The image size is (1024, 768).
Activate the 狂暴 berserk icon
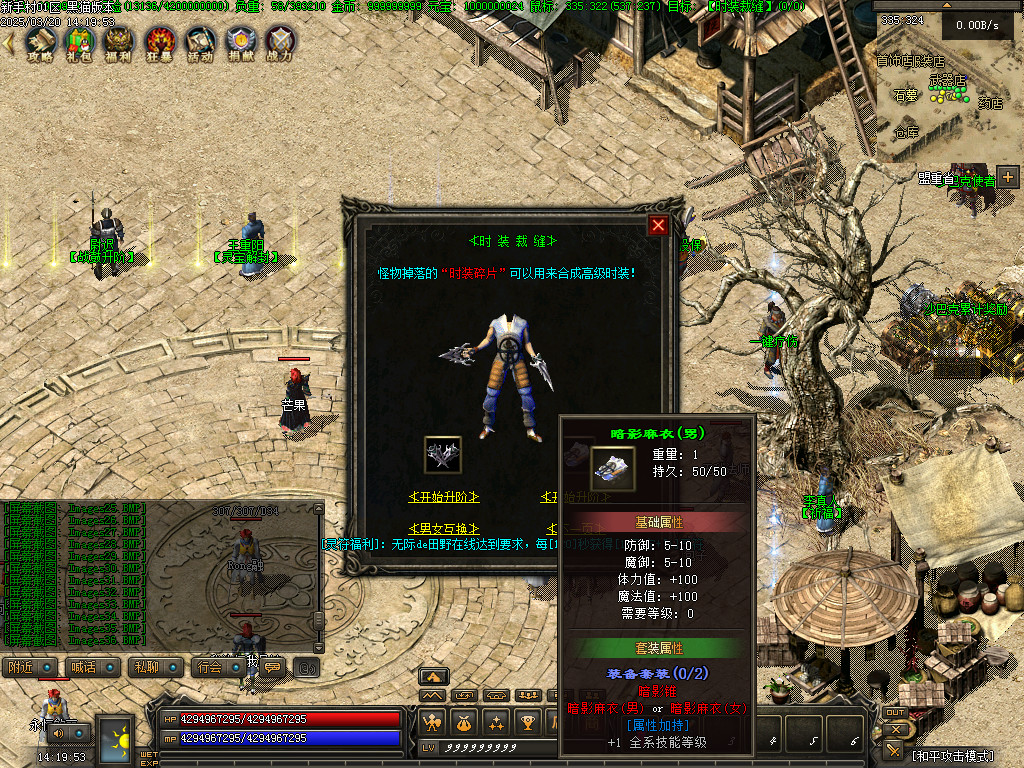tap(160, 41)
